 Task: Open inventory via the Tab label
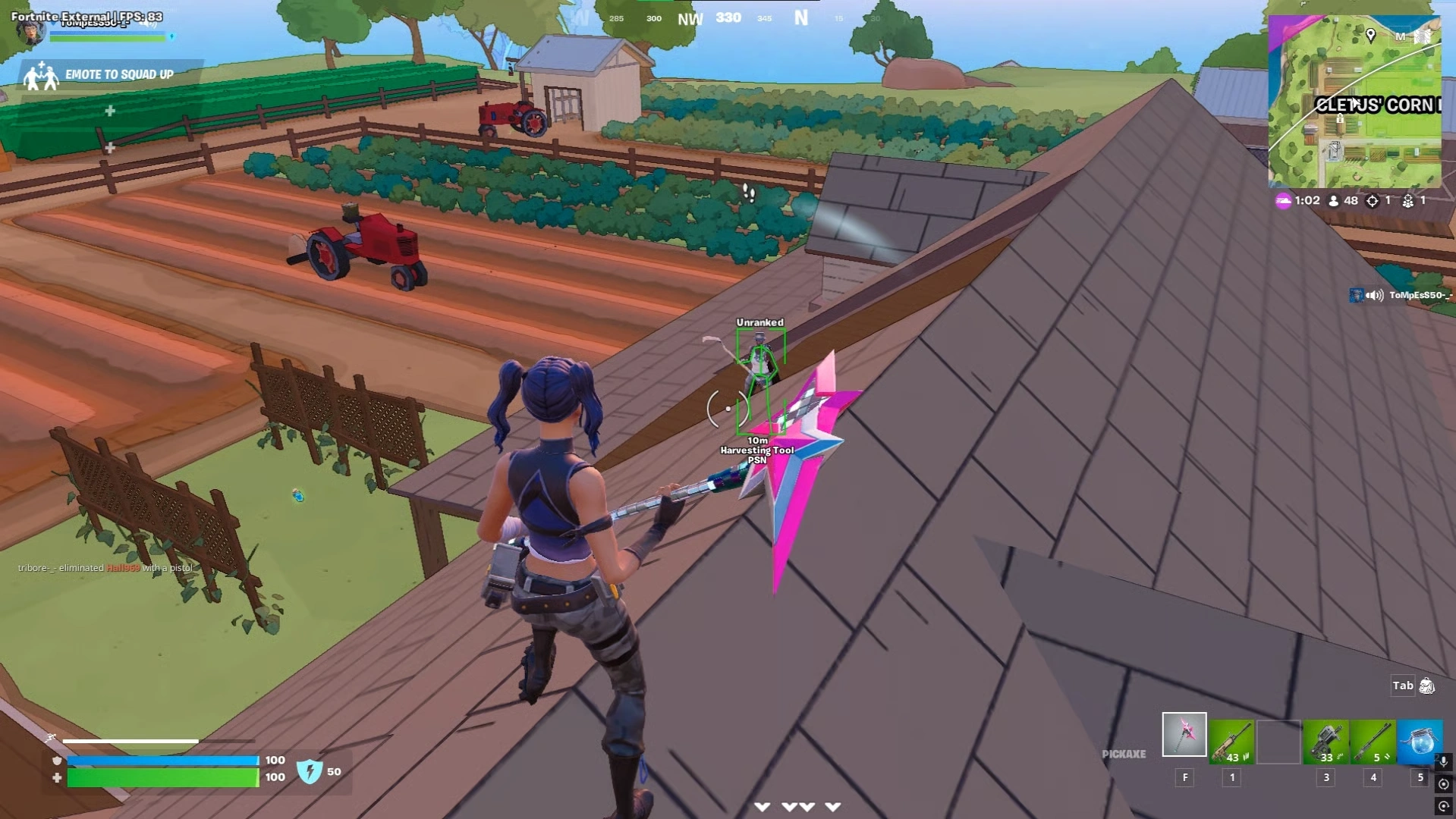[x=1403, y=685]
